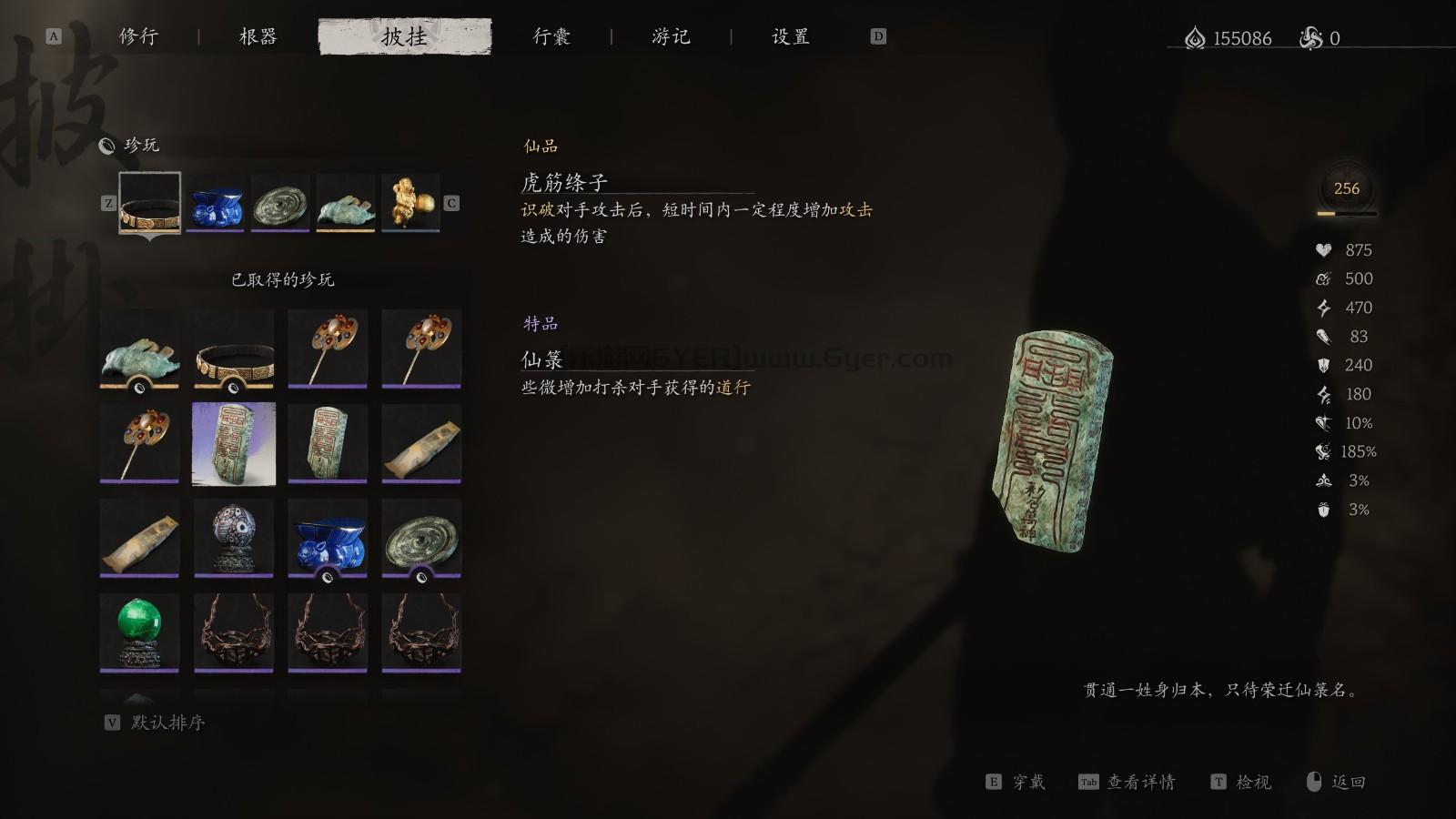Click the attack stat icon showing 83

point(1323,337)
